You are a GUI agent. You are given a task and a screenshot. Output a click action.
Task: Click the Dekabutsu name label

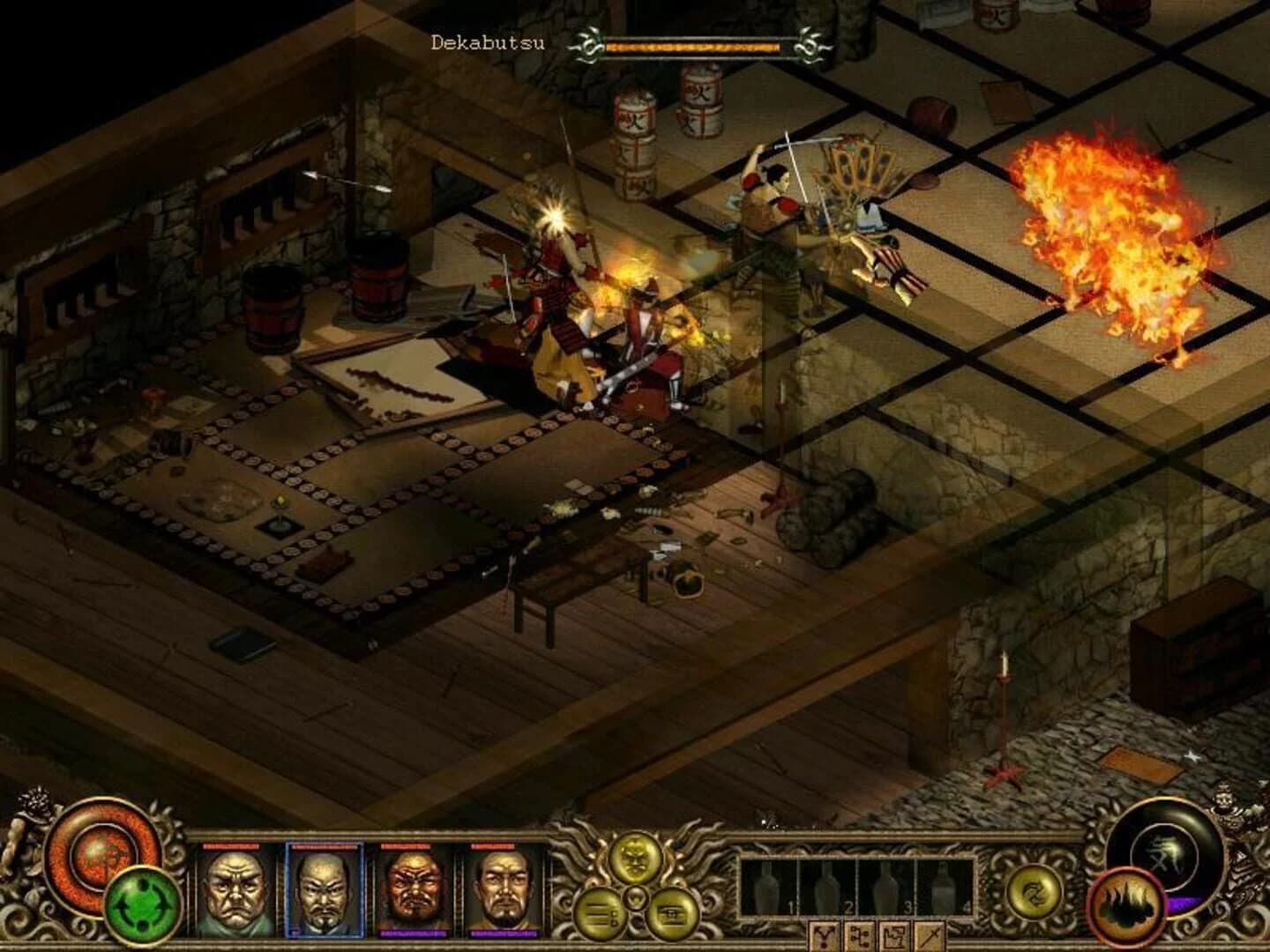(488, 40)
